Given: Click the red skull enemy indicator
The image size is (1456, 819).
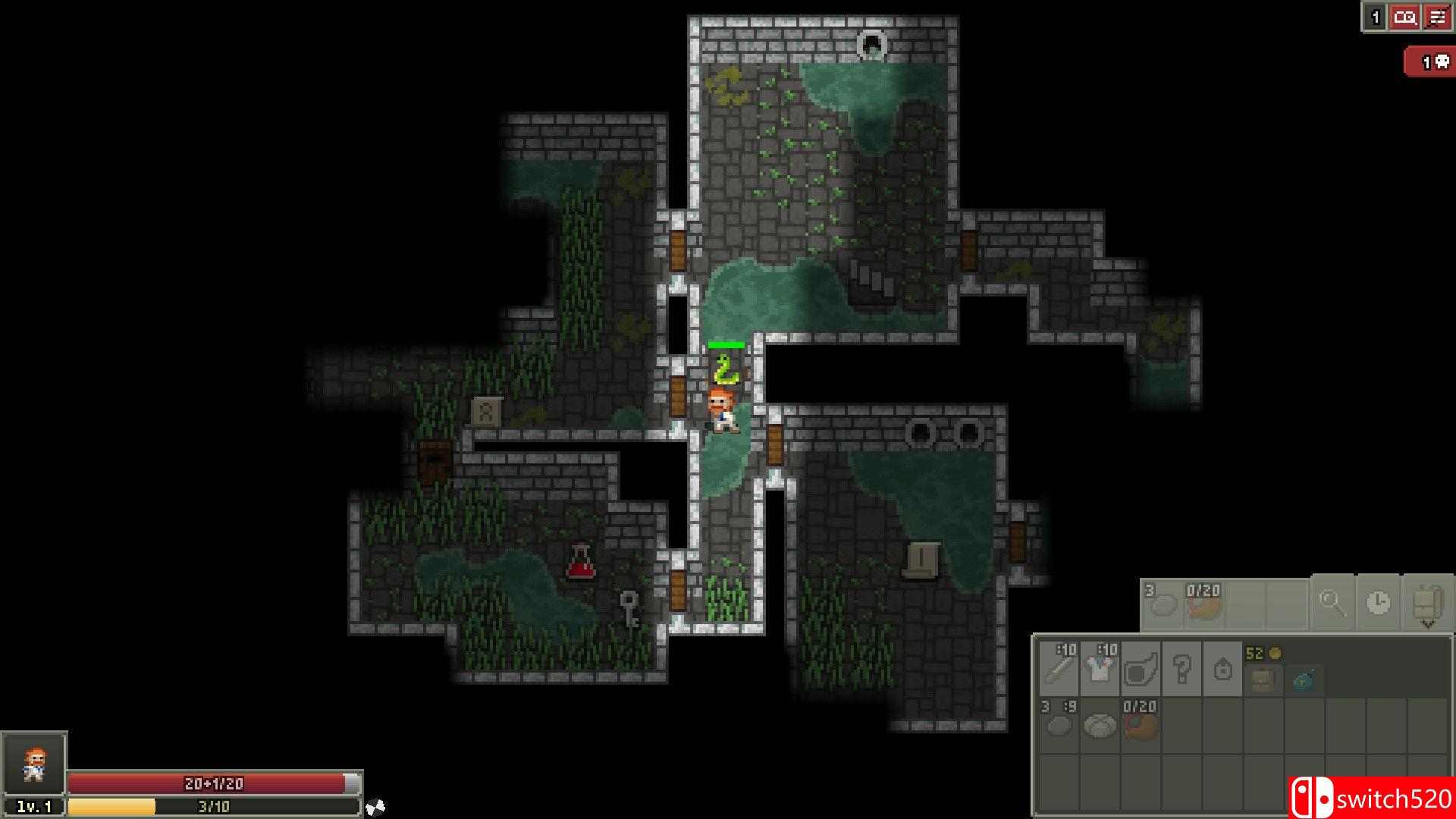Looking at the screenshot, I should pos(1433,61).
